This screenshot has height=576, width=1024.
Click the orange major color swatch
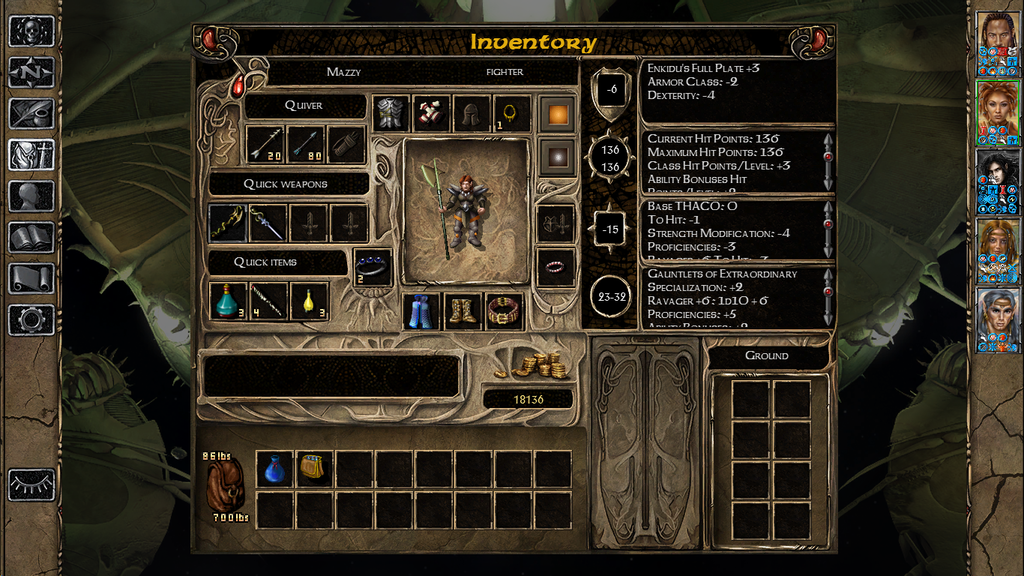coord(557,114)
